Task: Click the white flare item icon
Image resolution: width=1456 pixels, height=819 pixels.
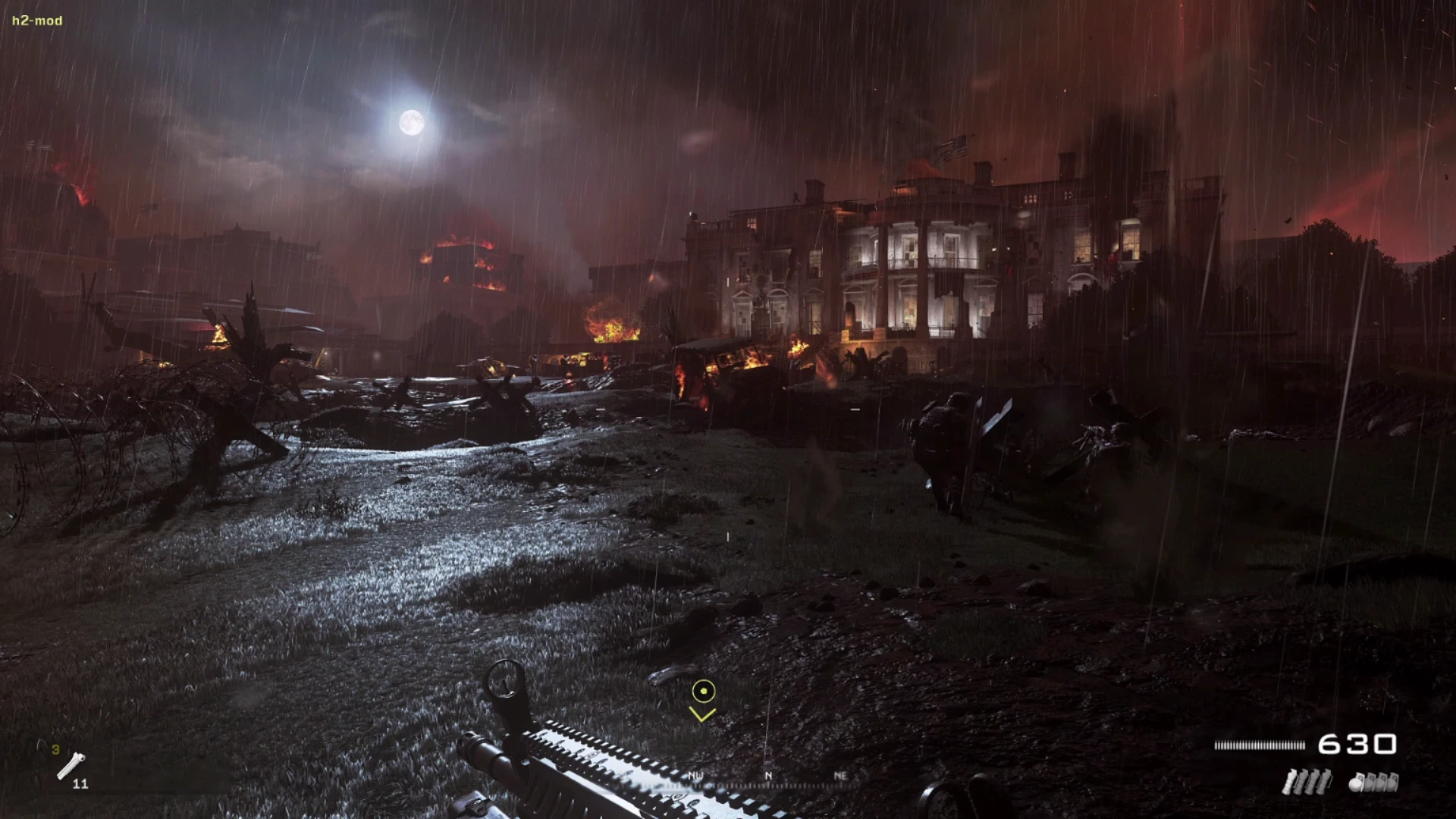Action: tap(71, 765)
